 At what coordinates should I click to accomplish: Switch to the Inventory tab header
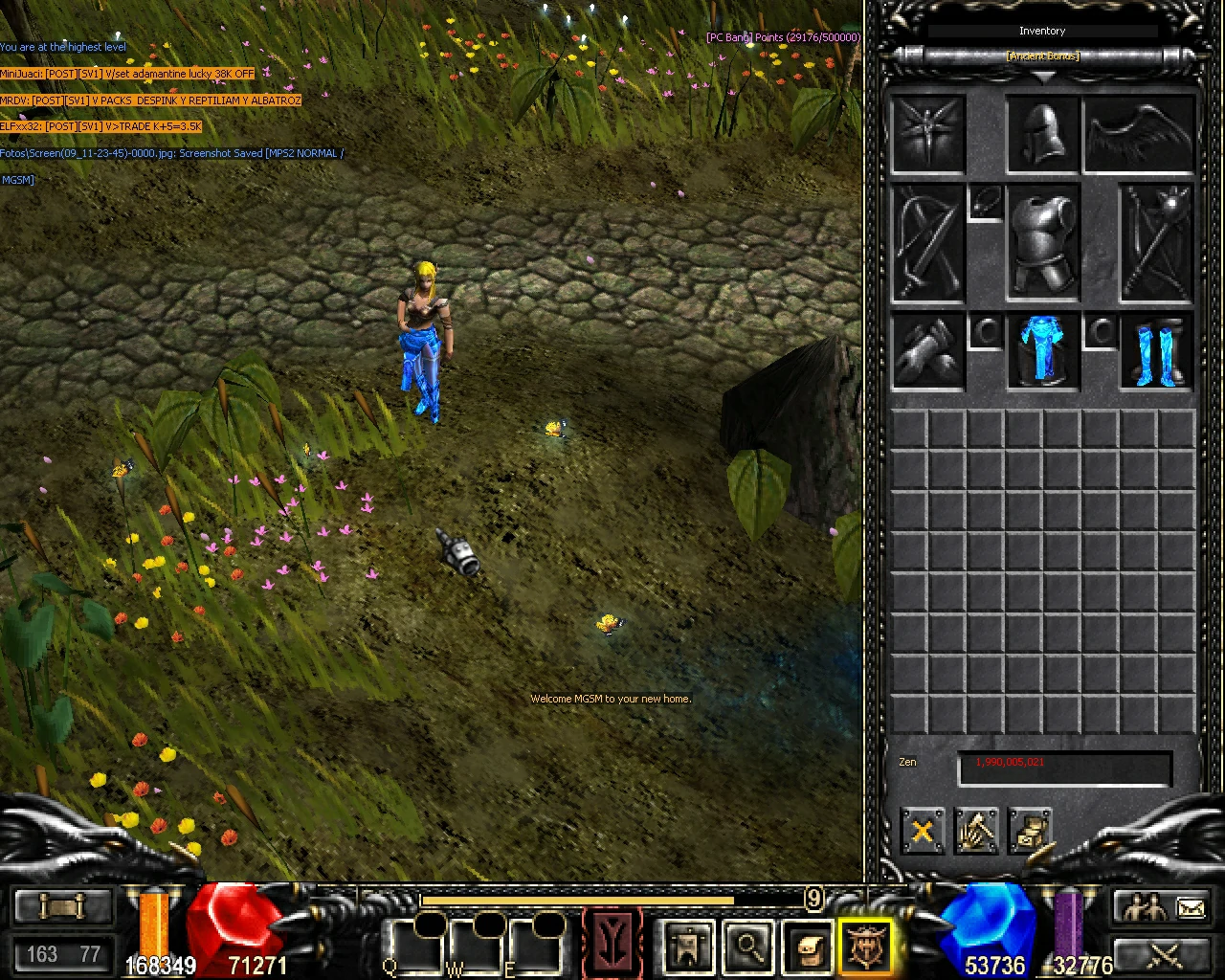pos(1042,31)
